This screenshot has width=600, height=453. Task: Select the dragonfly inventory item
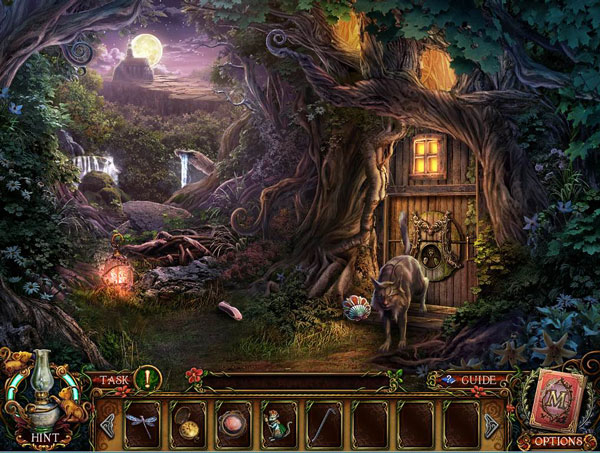140,424
